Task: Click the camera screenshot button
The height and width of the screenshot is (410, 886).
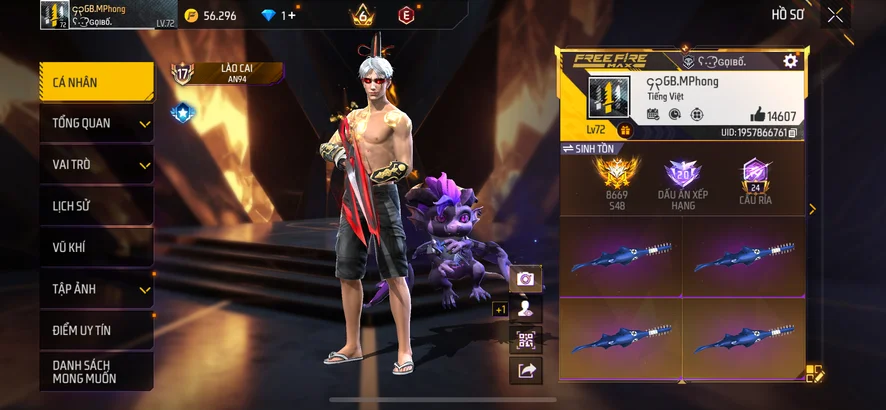Action: click(525, 279)
